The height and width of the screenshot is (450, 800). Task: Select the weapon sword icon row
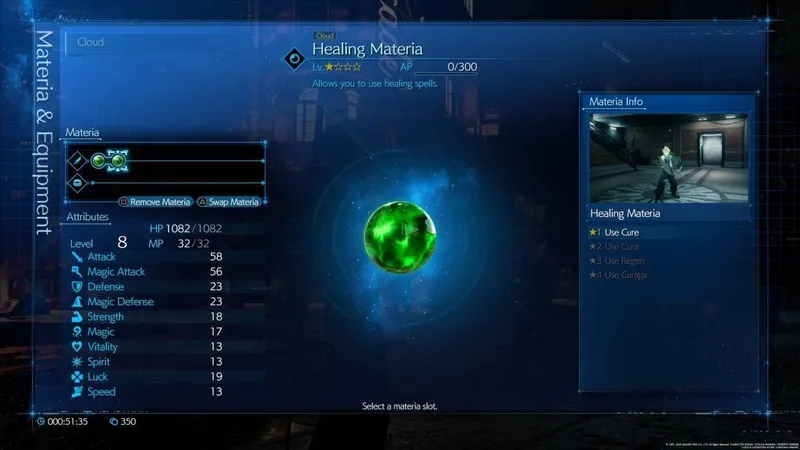click(x=78, y=159)
